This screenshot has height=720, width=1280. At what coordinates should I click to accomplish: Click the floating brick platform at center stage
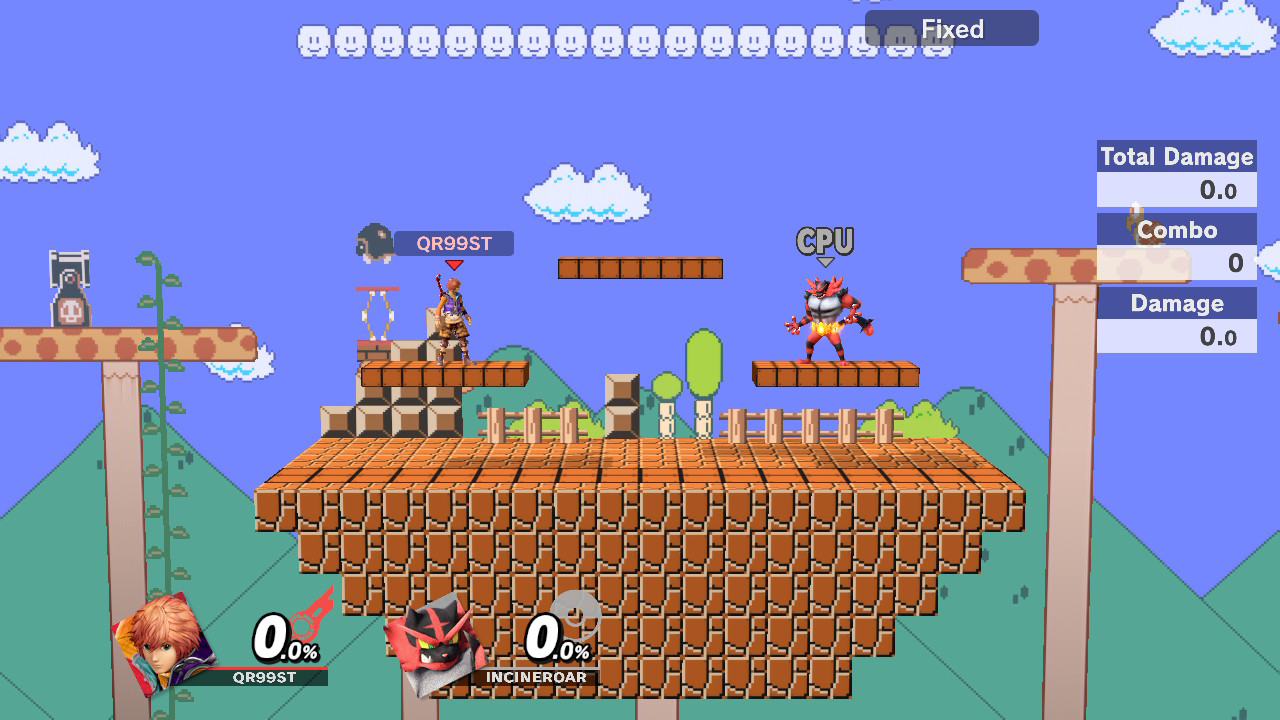coord(640,268)
